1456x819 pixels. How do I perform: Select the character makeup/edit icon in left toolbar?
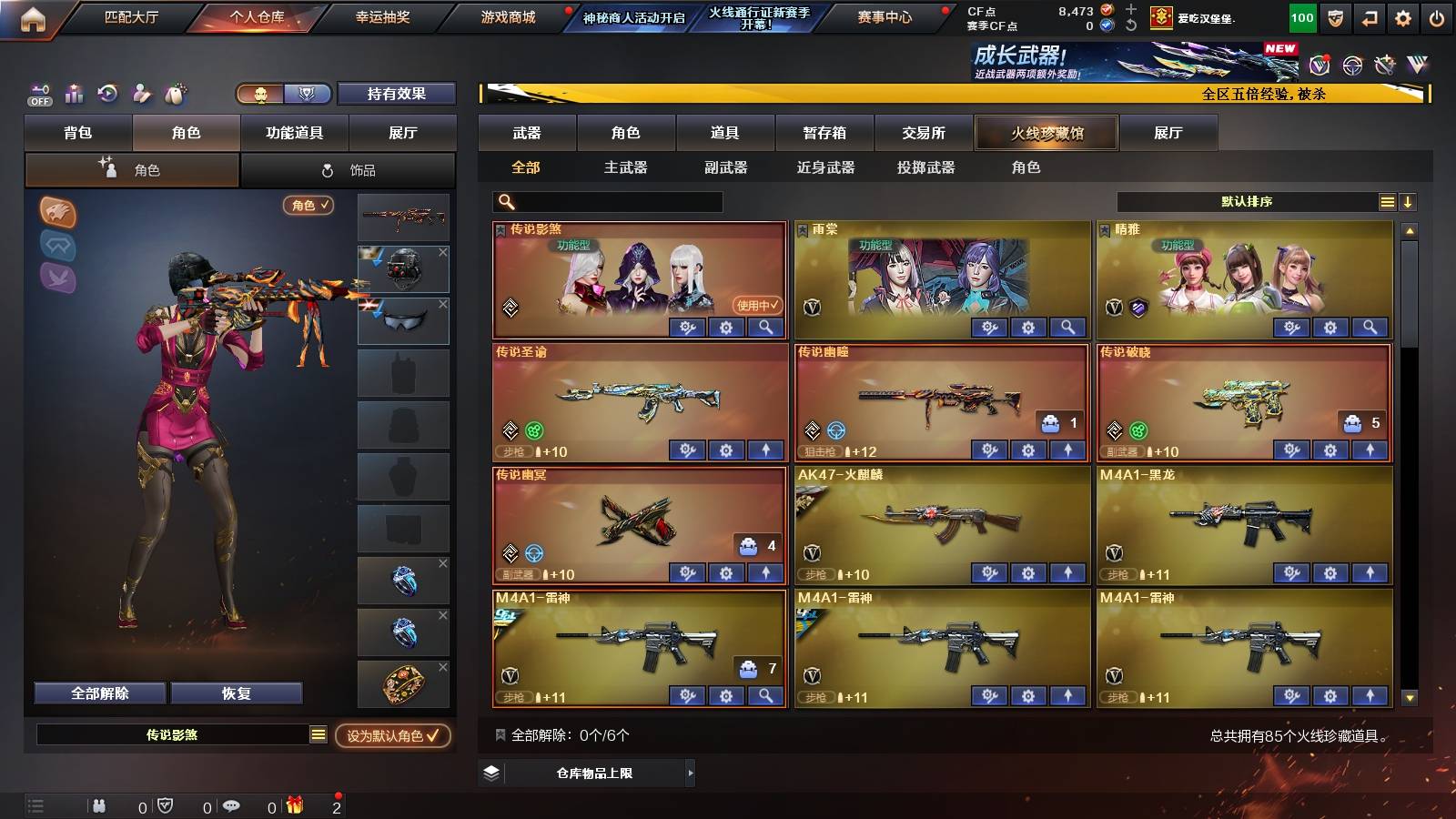(141, 94)
